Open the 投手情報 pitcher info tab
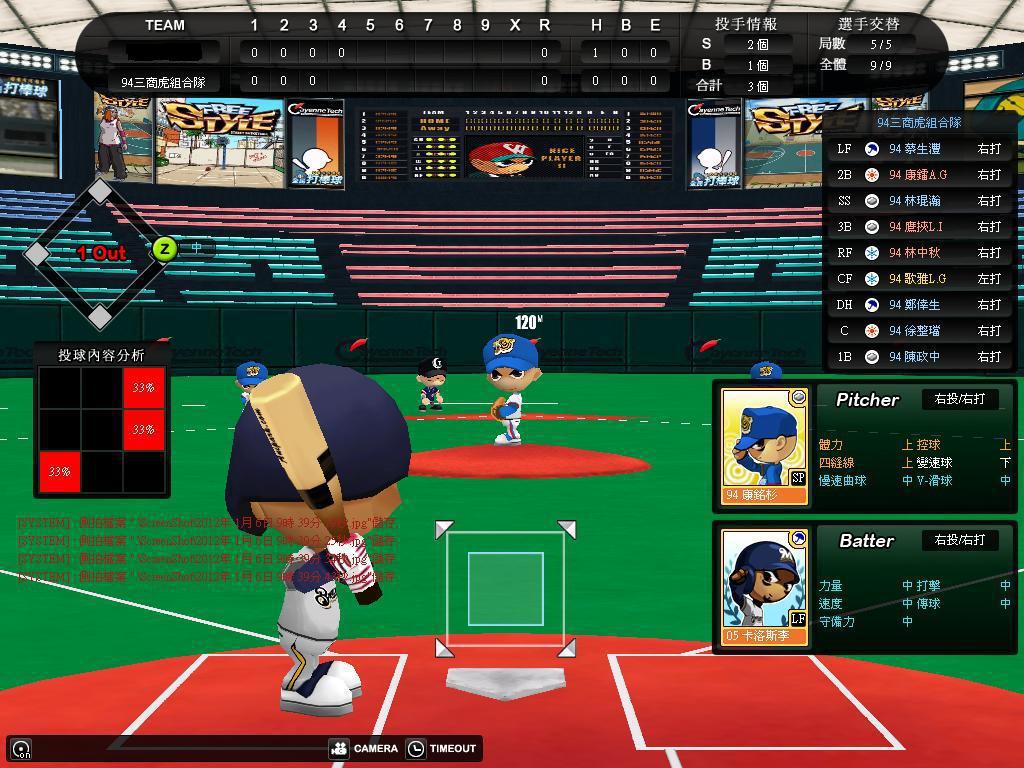 (x=745, y=23)
